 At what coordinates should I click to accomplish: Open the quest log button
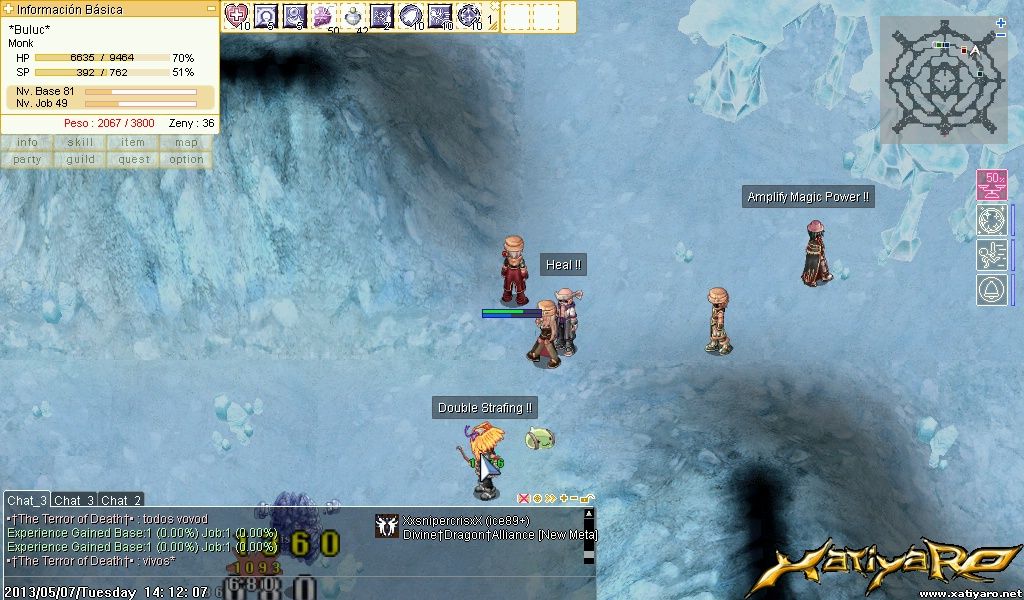[133, 159]
